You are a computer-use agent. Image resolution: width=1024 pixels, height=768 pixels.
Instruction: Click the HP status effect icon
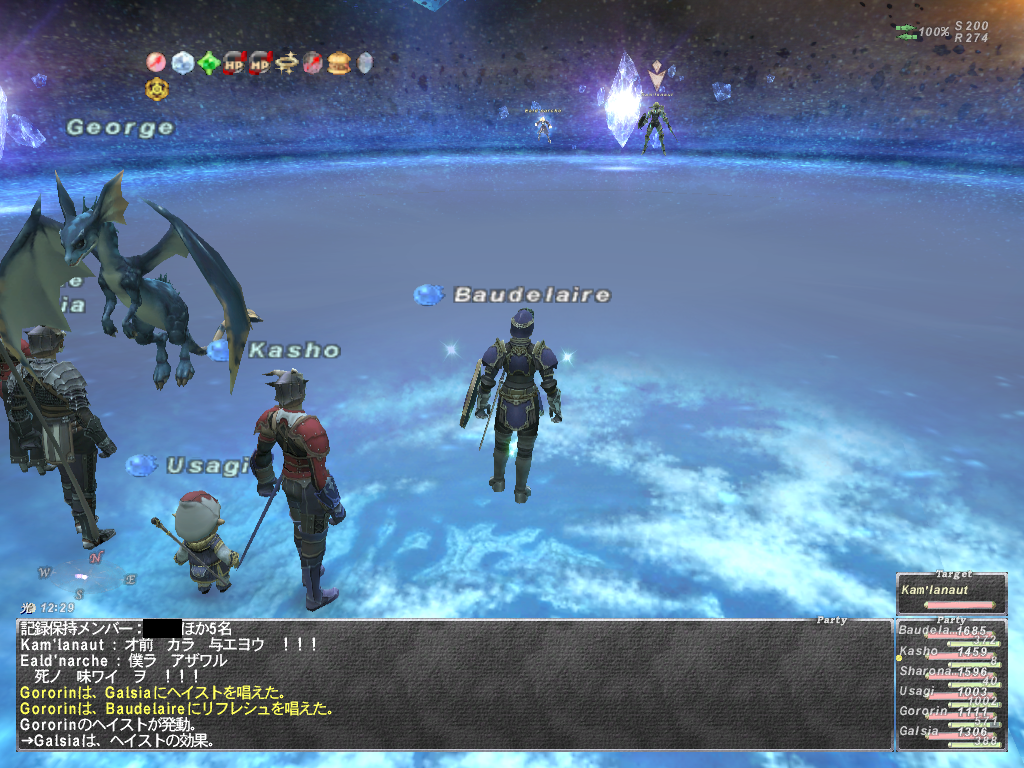(x=234, y=63)
